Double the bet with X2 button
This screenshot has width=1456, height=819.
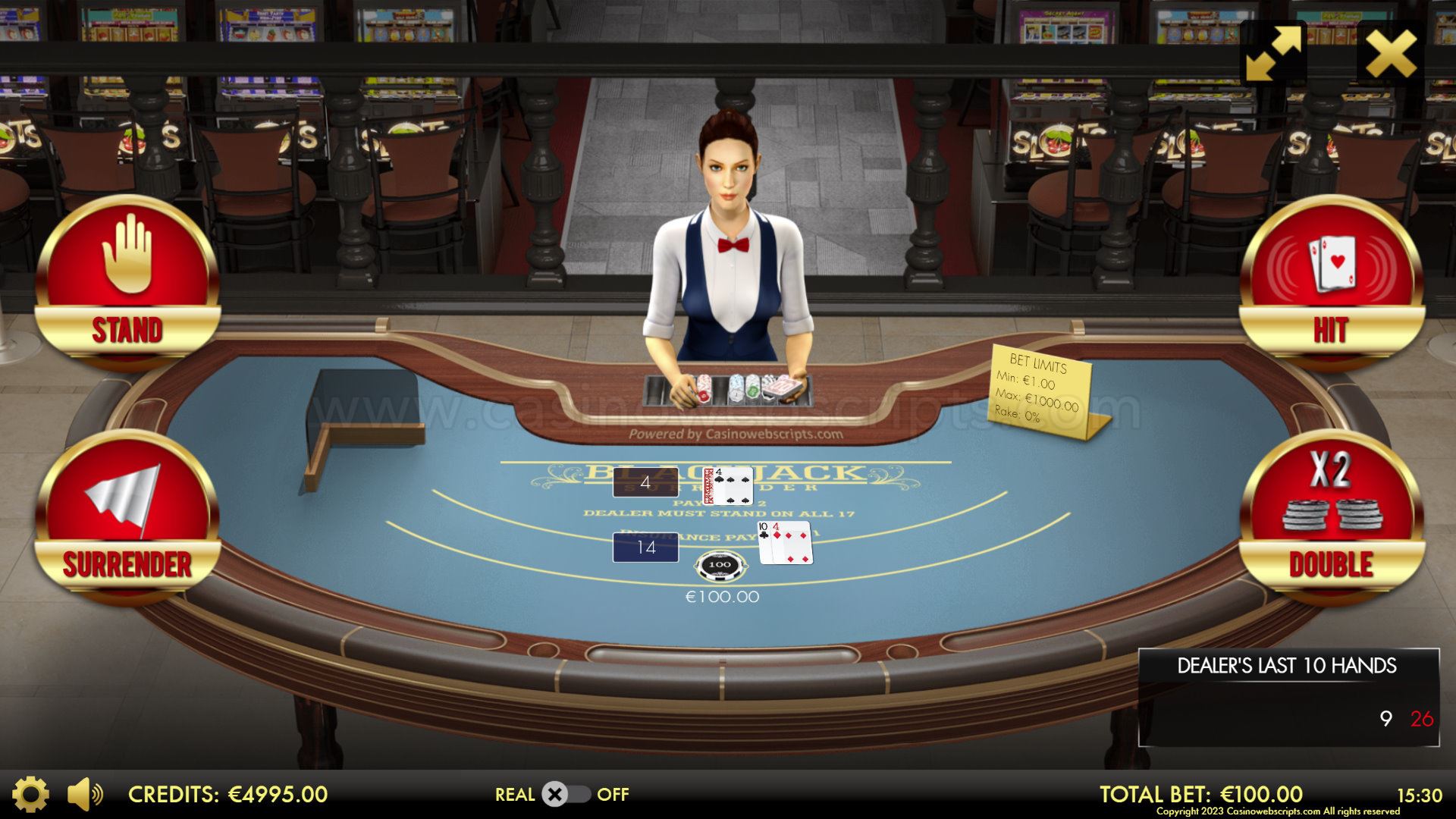click(x=1331, y=516)
